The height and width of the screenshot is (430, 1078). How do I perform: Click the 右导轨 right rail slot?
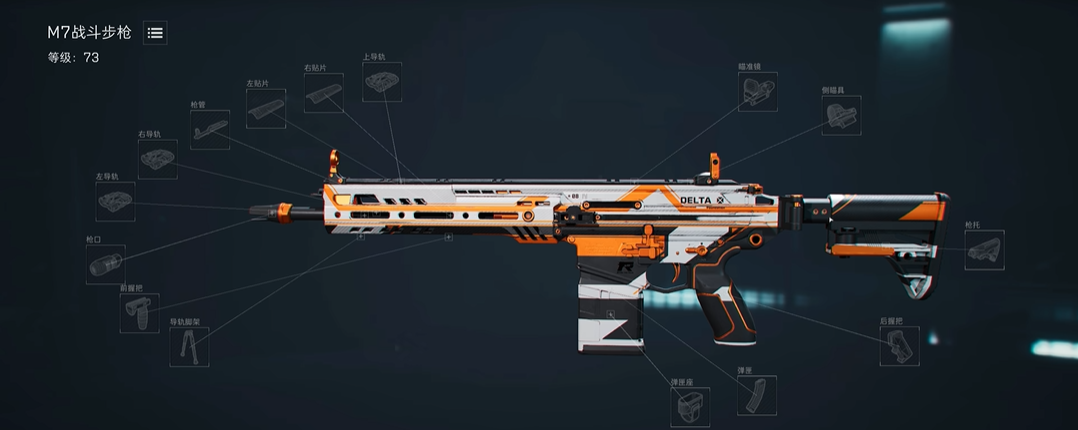point(157,159)
